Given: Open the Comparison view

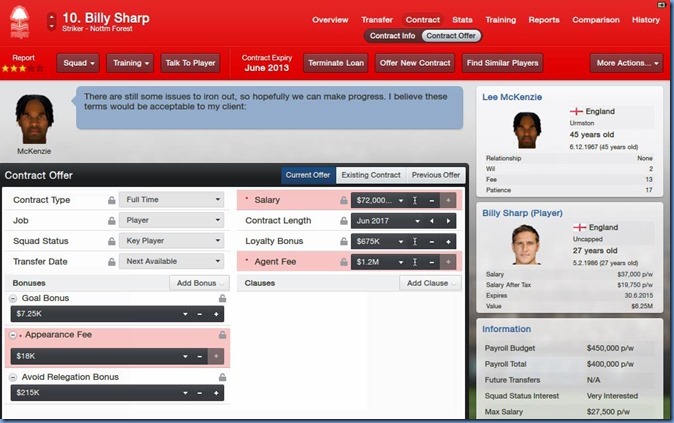Looking at the screenshot, I should [x=595, y=19].
